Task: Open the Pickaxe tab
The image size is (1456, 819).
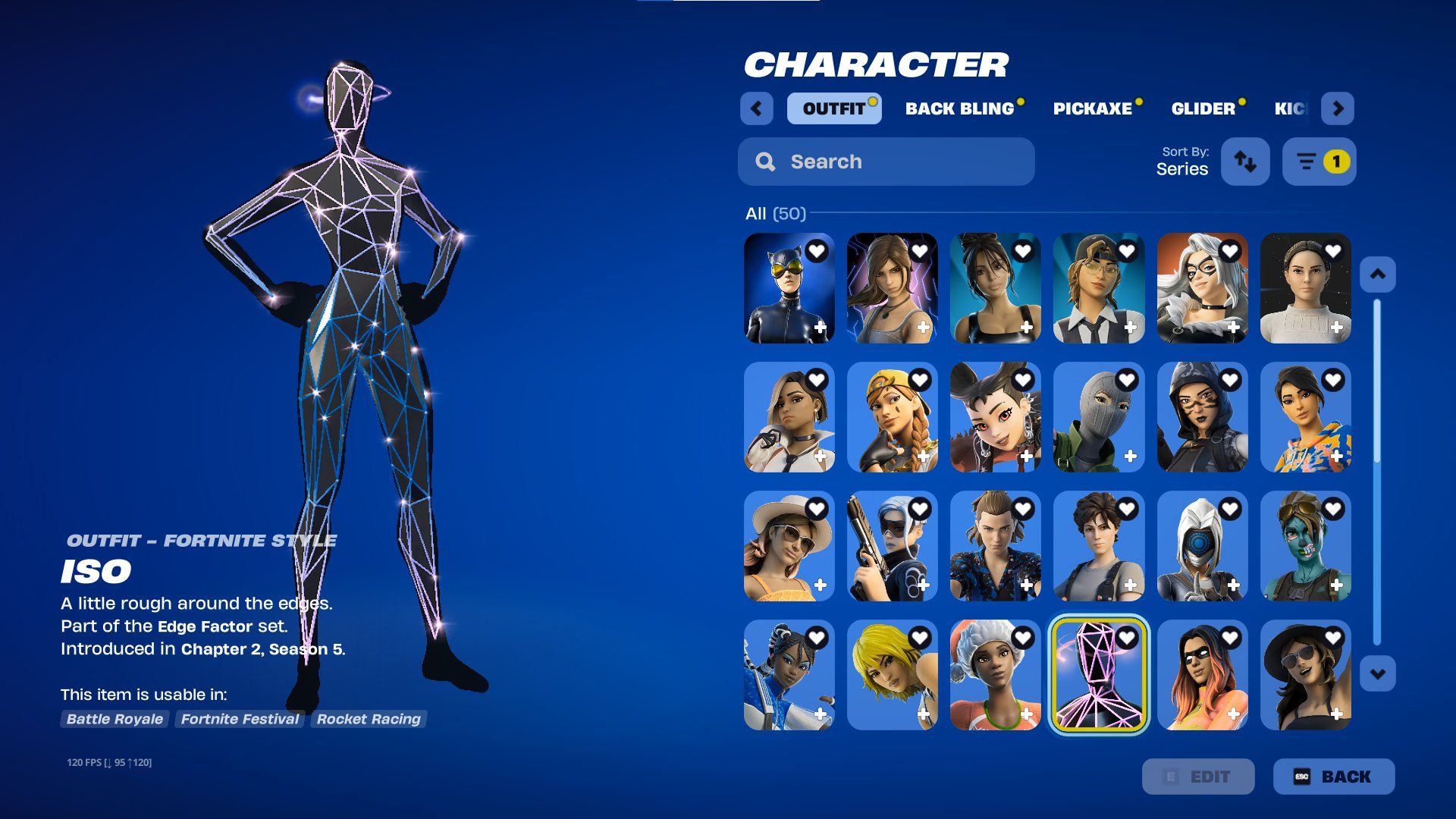Action: (x=1092, y=108)
